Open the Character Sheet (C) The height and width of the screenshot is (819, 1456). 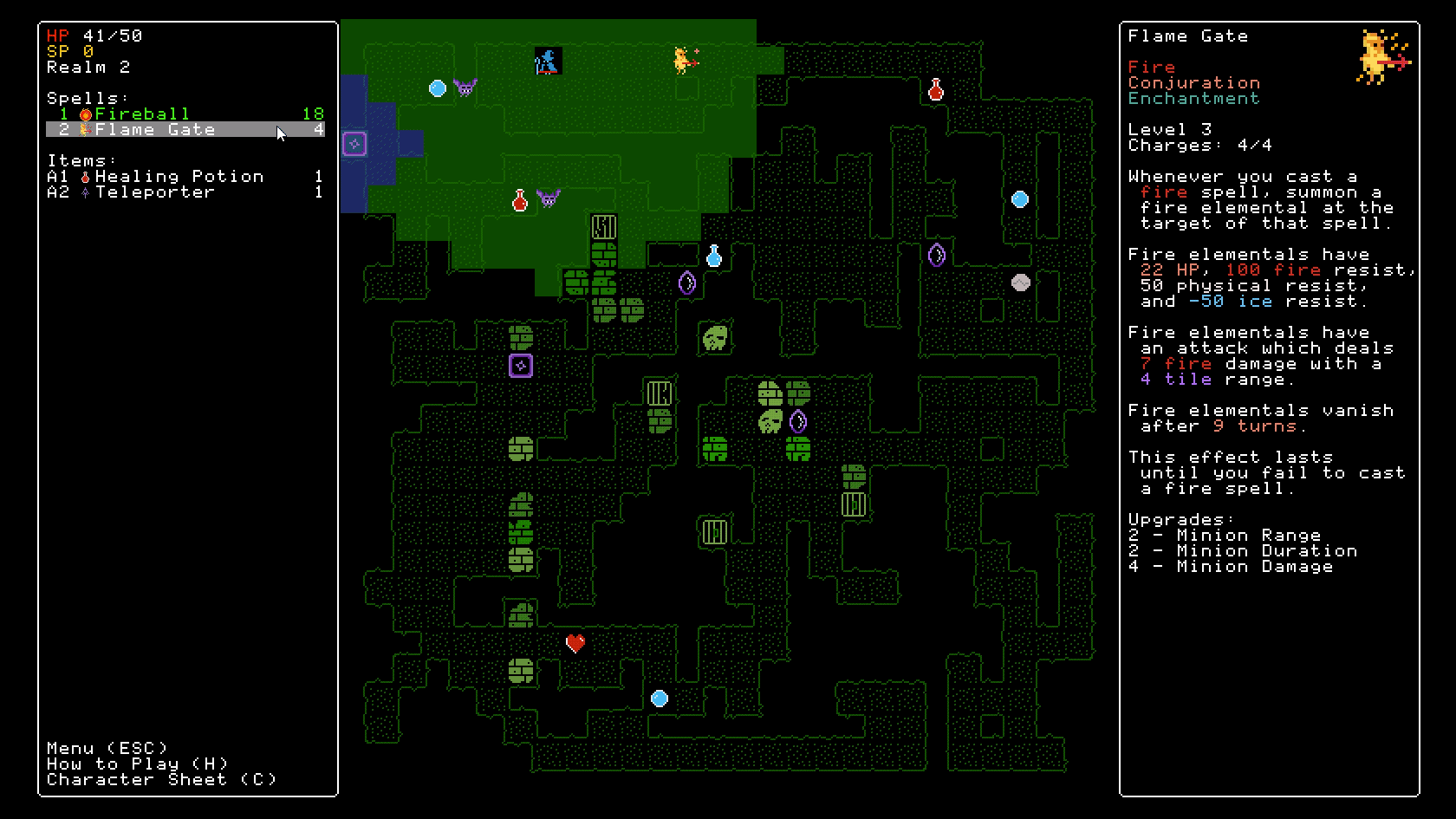(162, 779)
